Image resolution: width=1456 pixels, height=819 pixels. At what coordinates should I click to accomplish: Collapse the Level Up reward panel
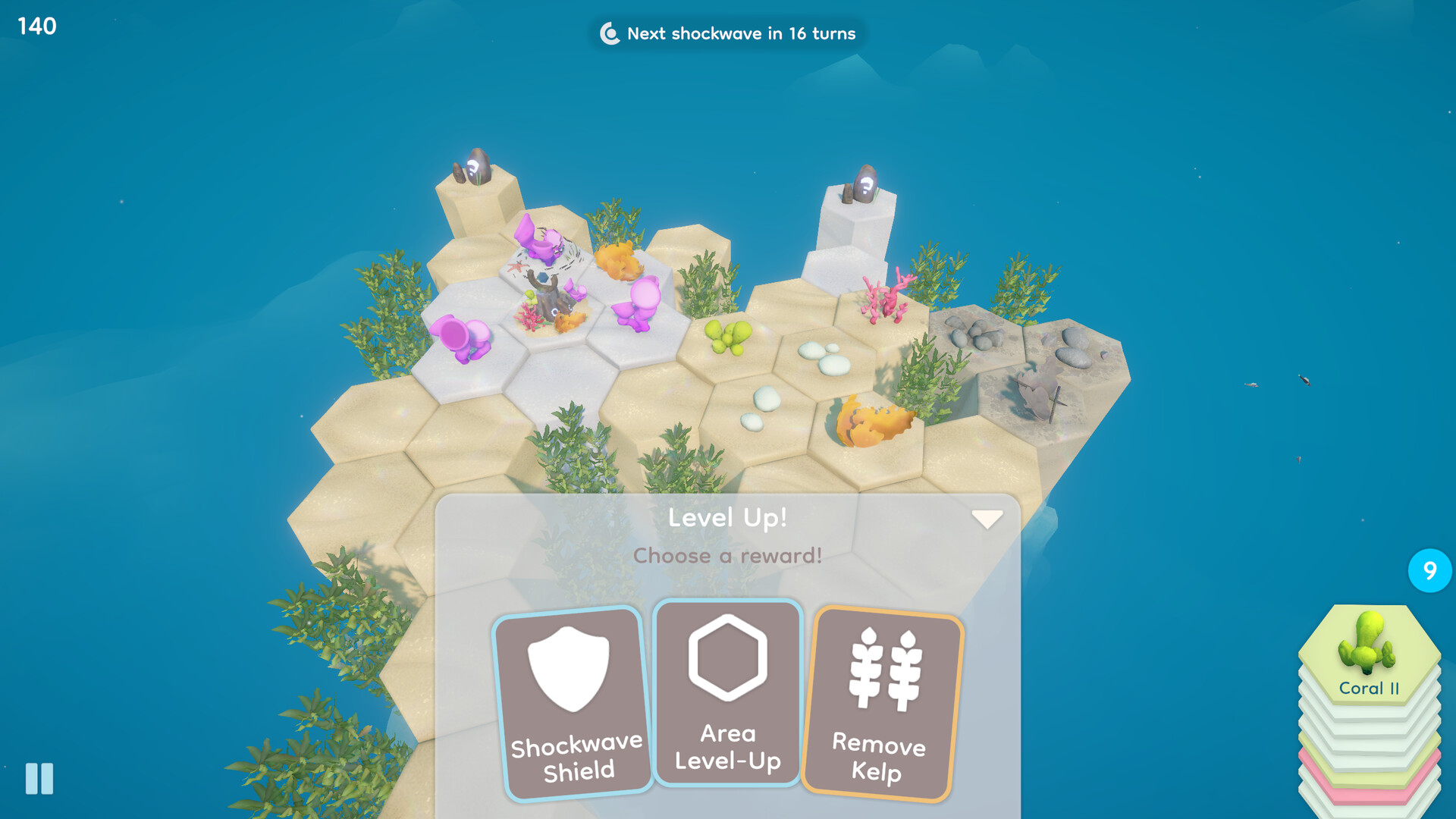[987, 519]
